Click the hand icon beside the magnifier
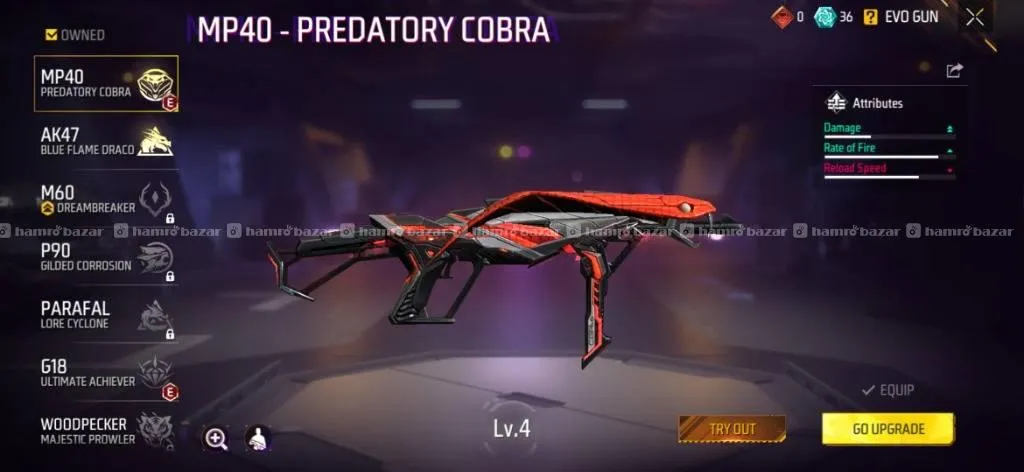1024x472 pixels. [257, 437]
